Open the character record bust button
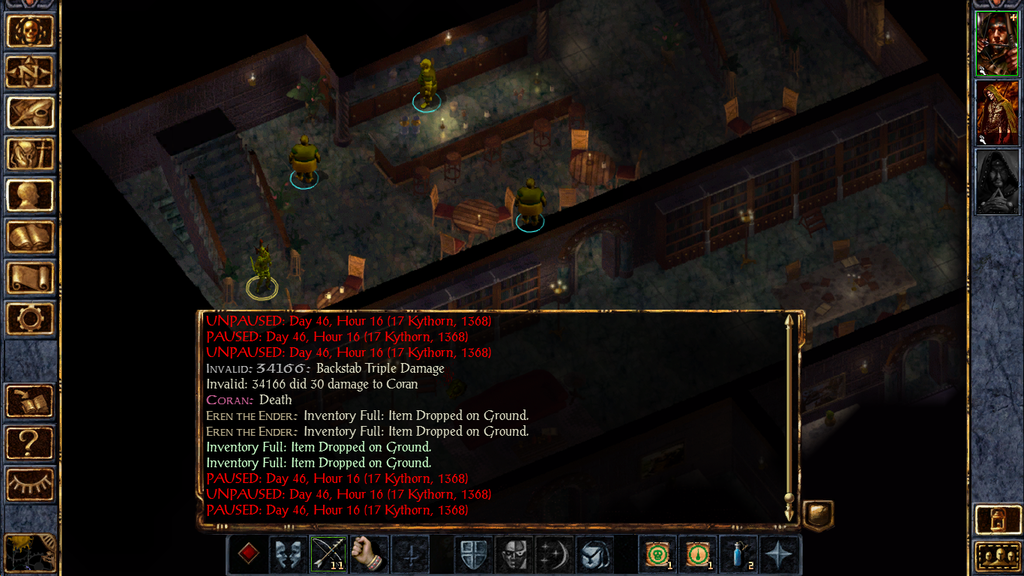 tap(30, 195)
